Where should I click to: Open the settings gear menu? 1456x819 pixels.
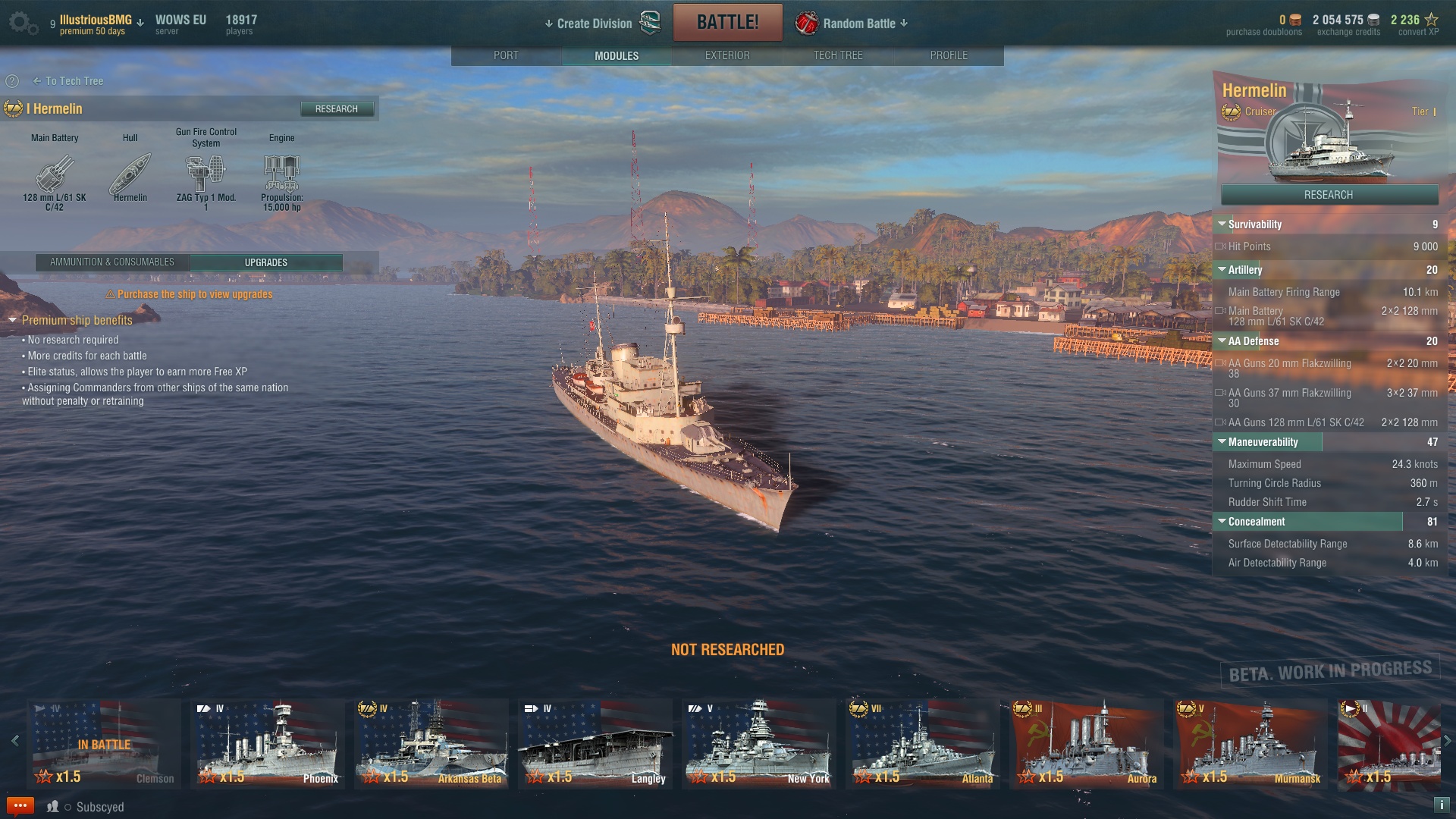(x=21, y=23)
